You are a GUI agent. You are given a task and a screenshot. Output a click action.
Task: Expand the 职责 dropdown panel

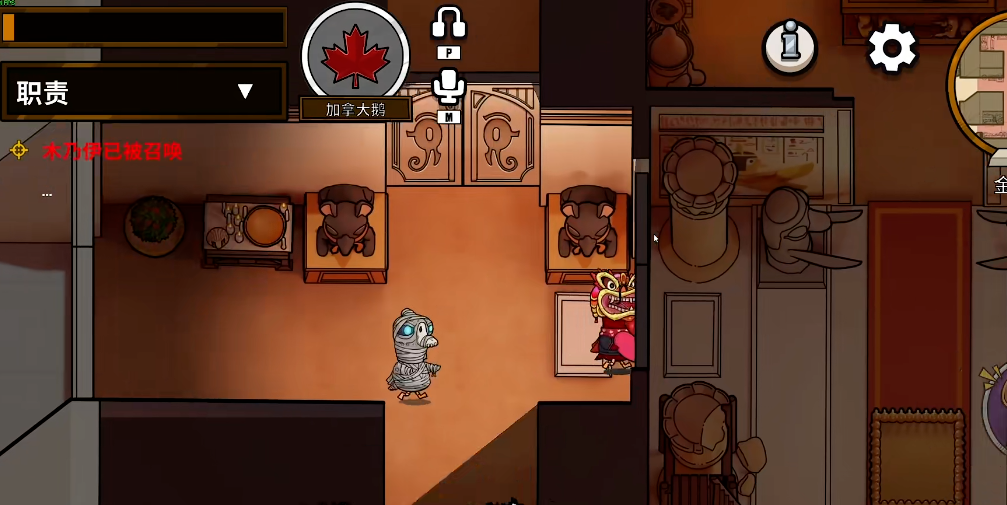245,92
